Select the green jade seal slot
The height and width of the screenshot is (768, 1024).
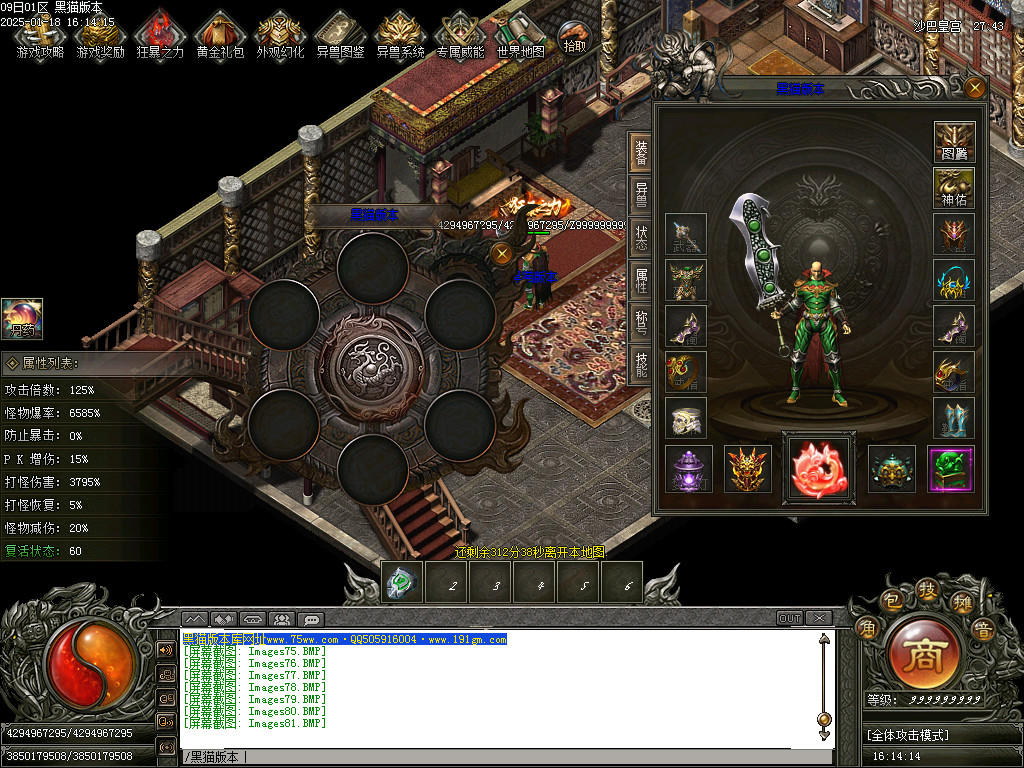[x=952, y=469]
